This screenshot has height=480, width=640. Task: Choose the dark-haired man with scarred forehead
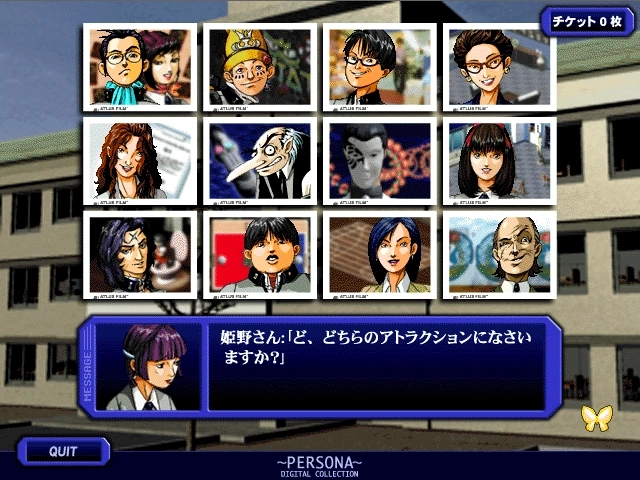pyautogui.click(x=139, y=254)
